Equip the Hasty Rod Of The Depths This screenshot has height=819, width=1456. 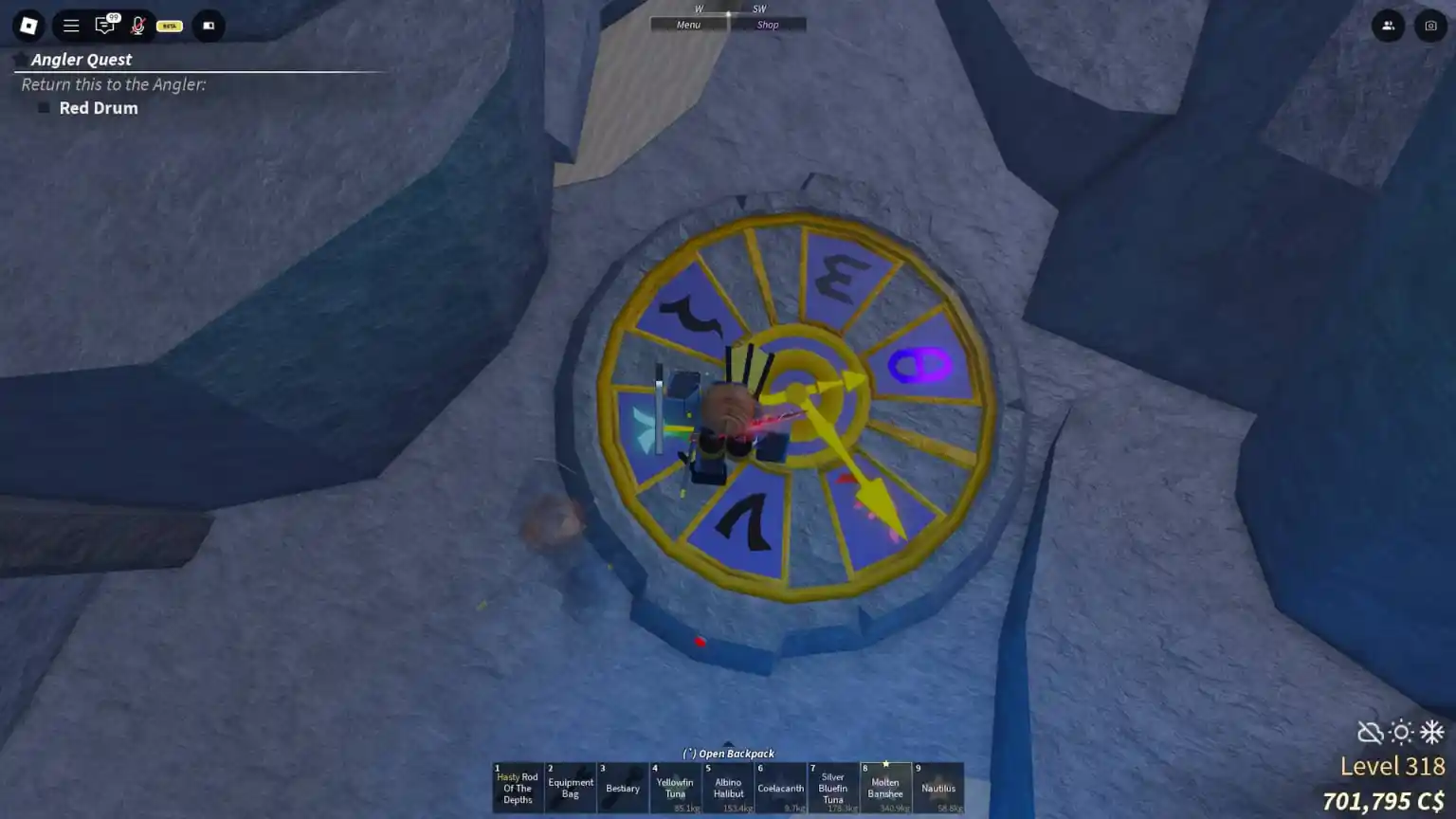pyautogui.click(x=517, y=787)
